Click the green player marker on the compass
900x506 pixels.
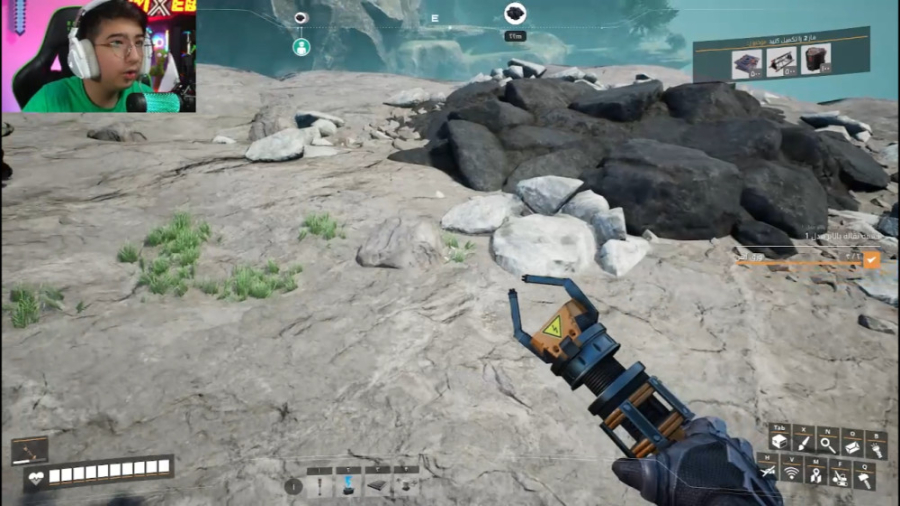point(301,47)
